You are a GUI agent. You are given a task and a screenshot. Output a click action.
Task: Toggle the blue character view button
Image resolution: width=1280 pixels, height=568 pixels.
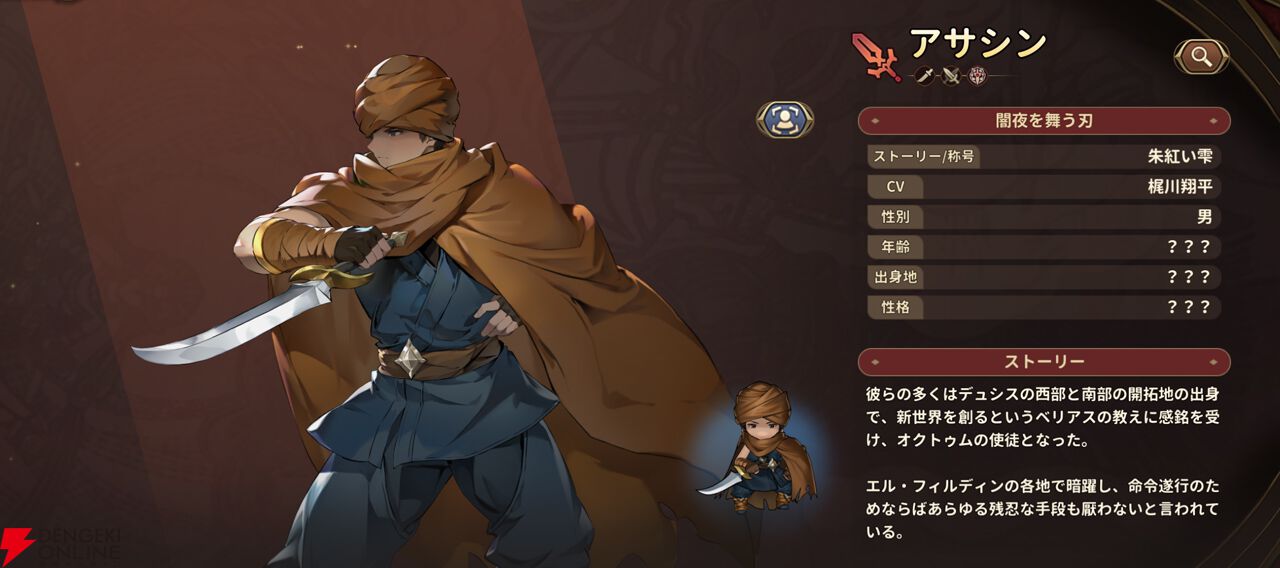[x=785, y=120]
